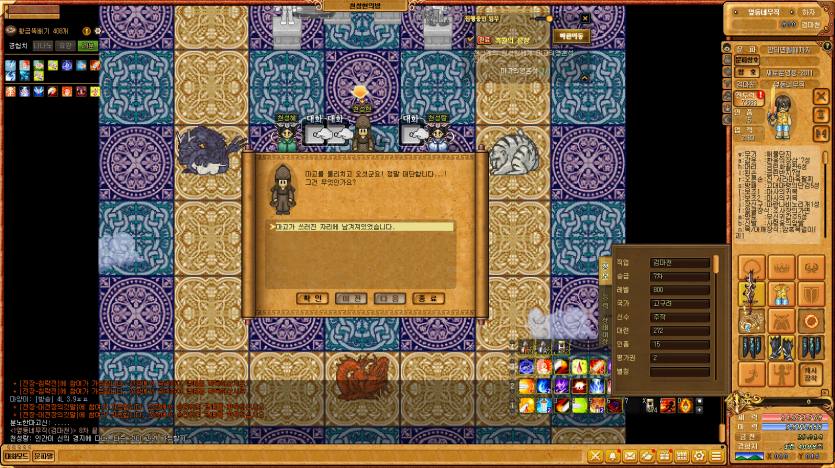835x468 pixels.
Task: Click the notification bell icon
Action: point(613,456)
